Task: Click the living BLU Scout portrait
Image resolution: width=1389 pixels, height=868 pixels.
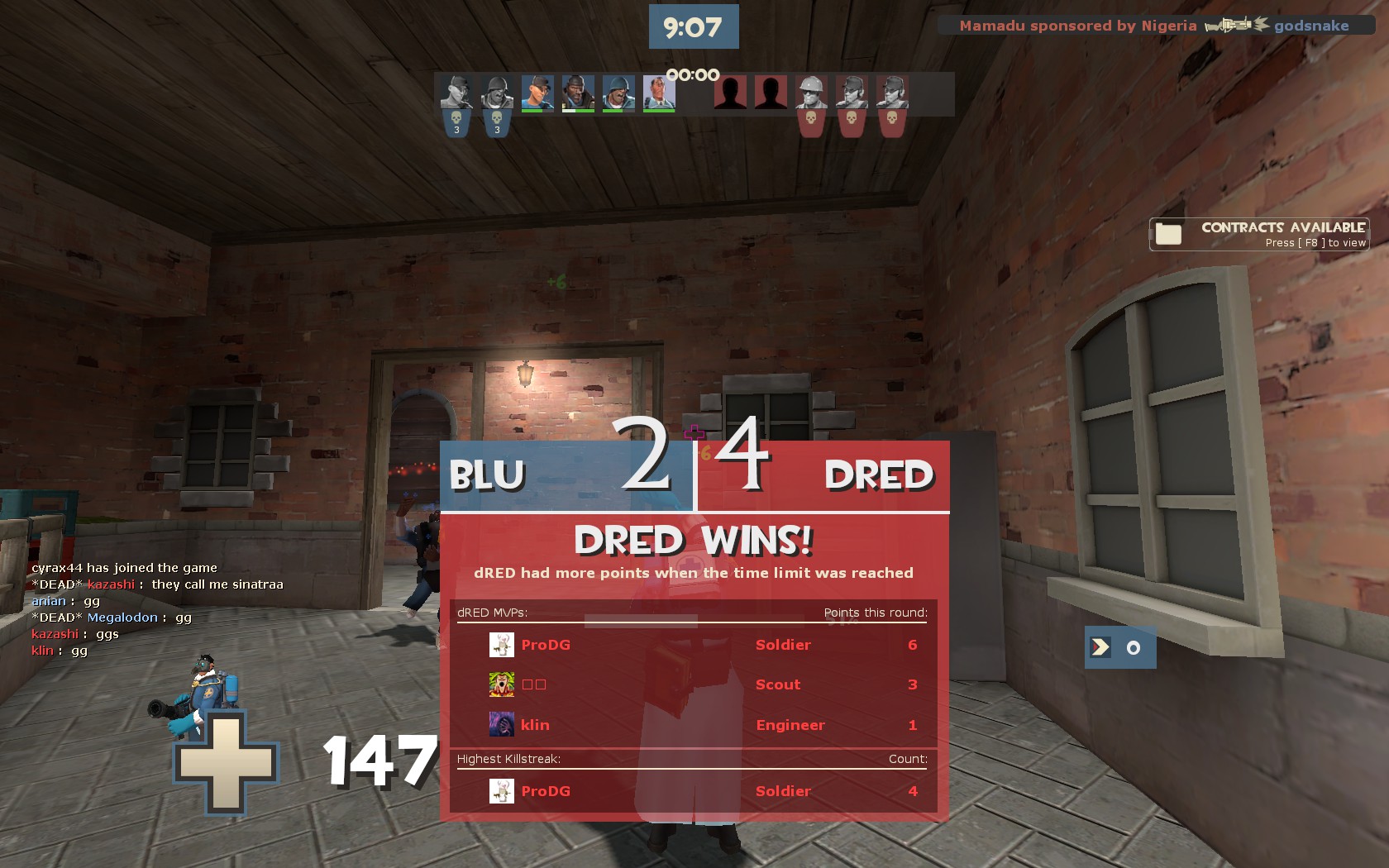Action: click(537, 93)
